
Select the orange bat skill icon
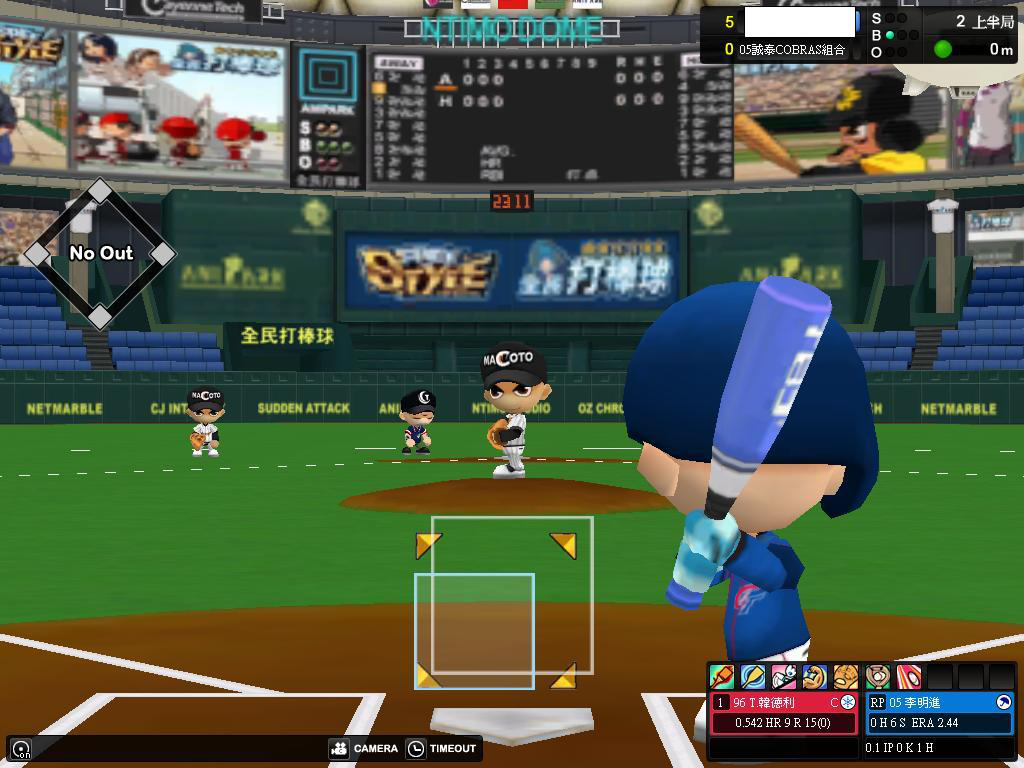[x=721, y=677]
